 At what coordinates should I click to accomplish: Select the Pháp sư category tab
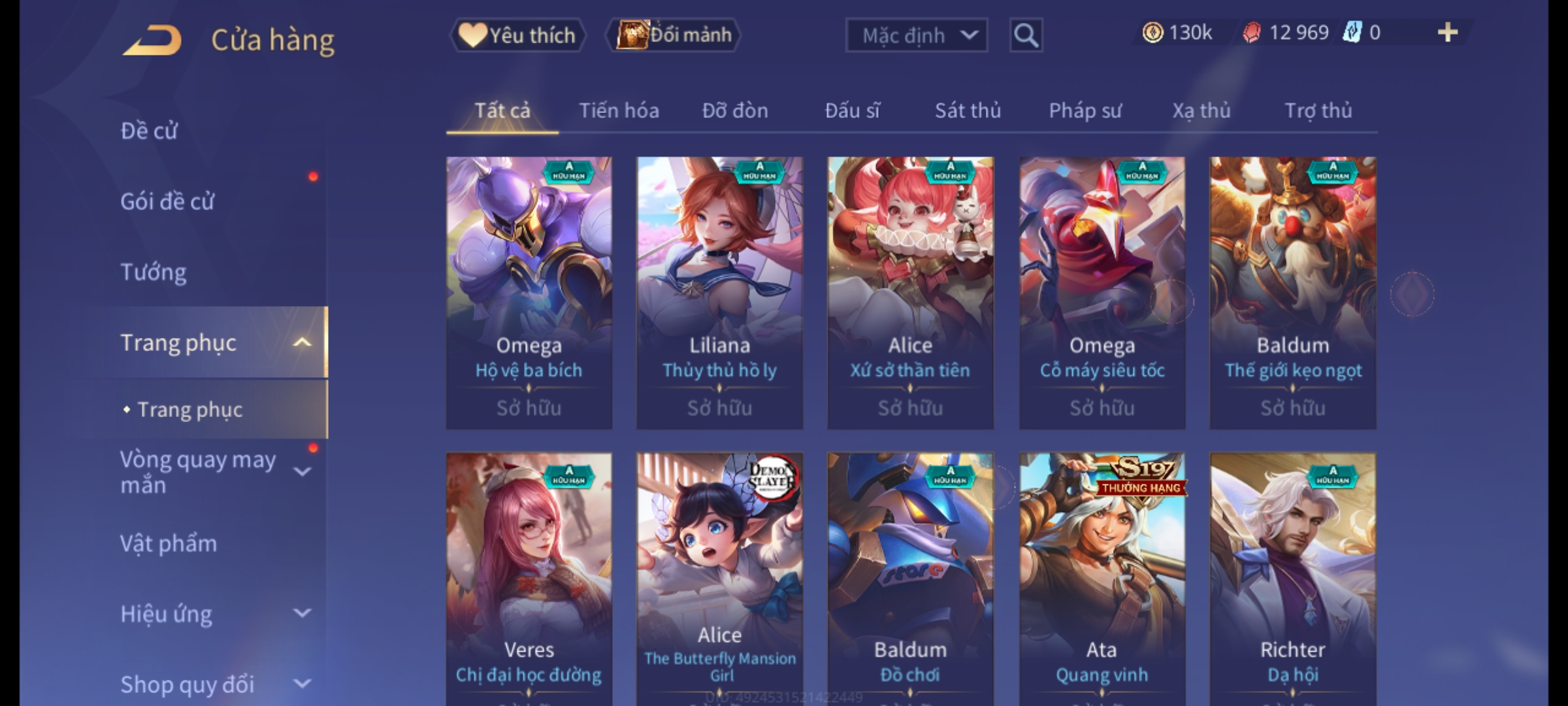point(1085,110)
